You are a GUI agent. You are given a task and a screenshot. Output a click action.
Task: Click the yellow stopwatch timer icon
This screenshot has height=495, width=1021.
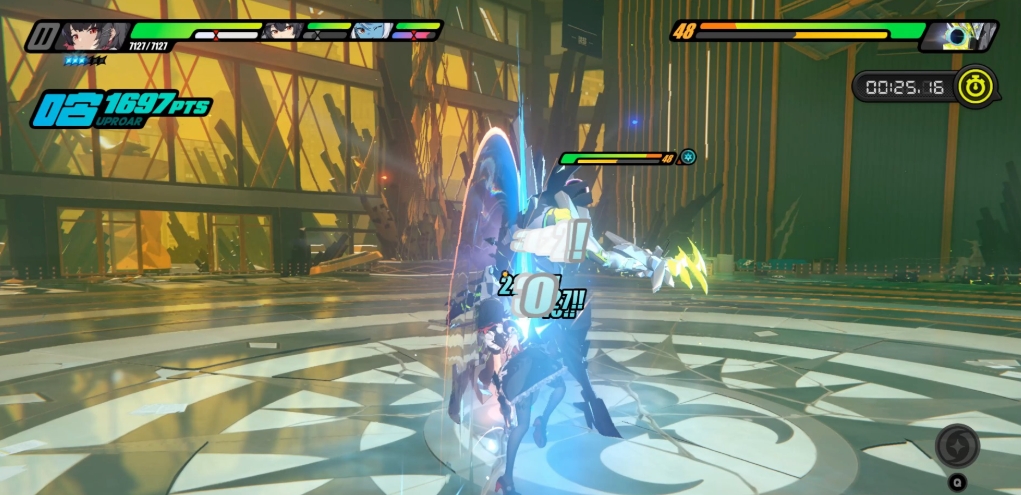(975, 86)
